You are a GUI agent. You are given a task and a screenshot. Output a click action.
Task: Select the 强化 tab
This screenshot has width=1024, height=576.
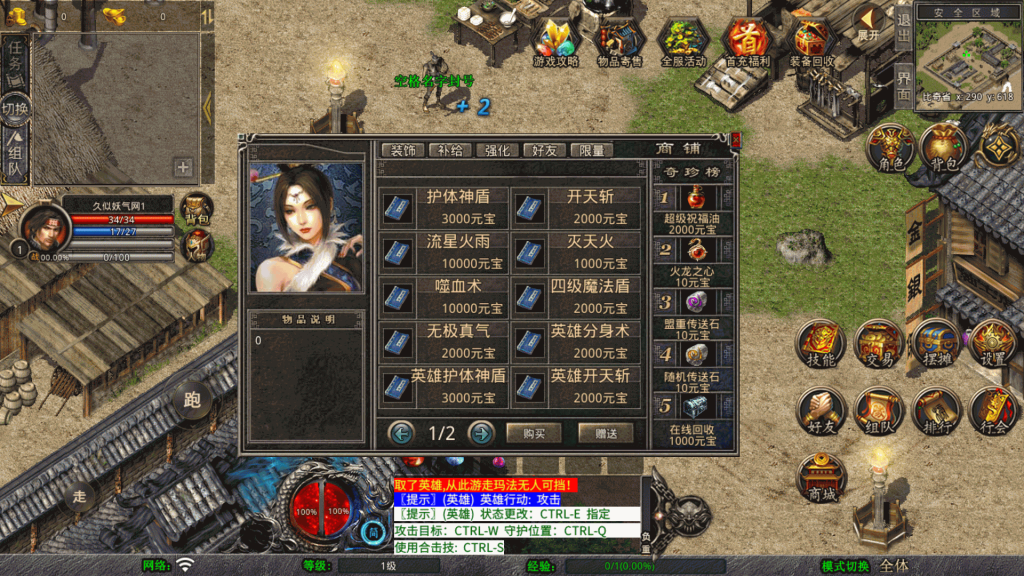(497, 150)
